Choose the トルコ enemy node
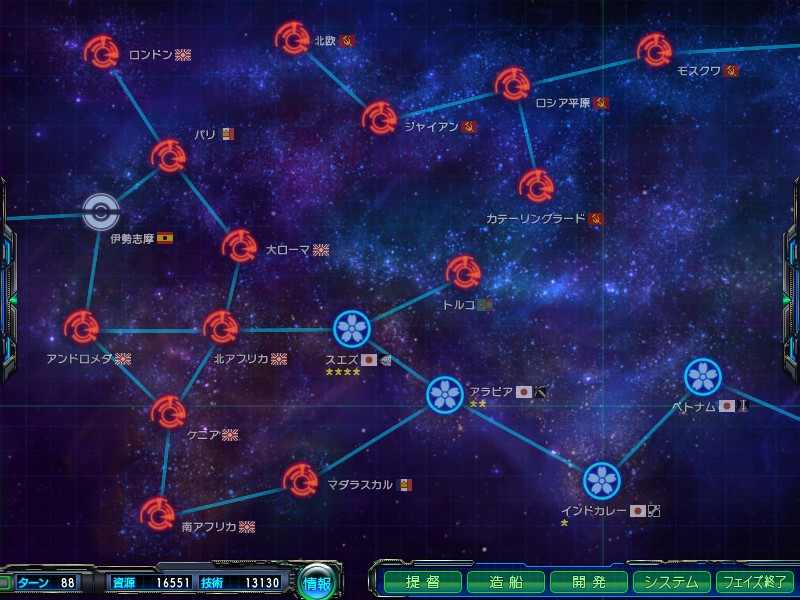Viewport: 800px width, 600px height. pos(463,271)
